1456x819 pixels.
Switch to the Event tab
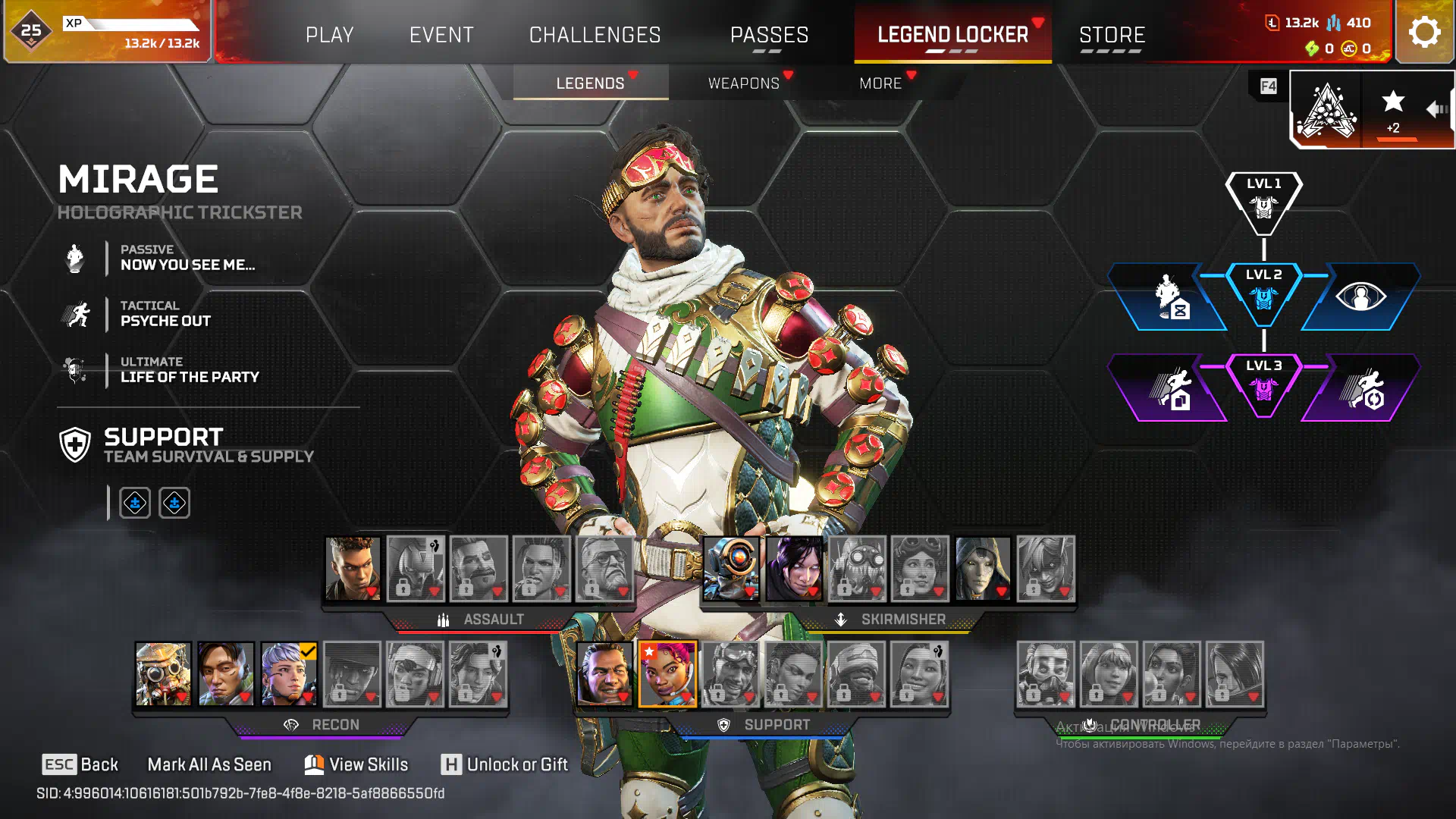(x=441, y=35)
